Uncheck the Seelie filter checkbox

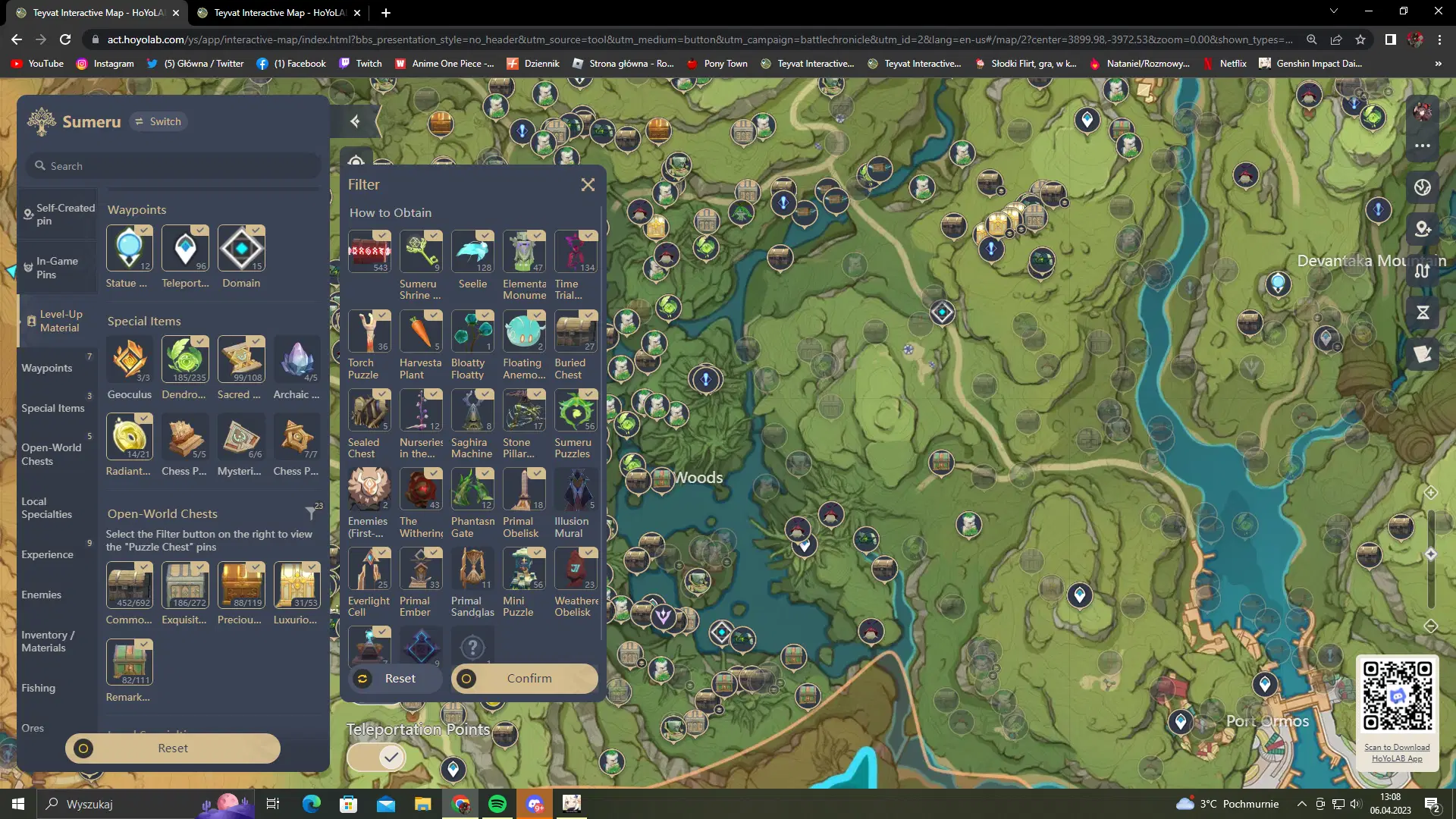pos(484,234)
